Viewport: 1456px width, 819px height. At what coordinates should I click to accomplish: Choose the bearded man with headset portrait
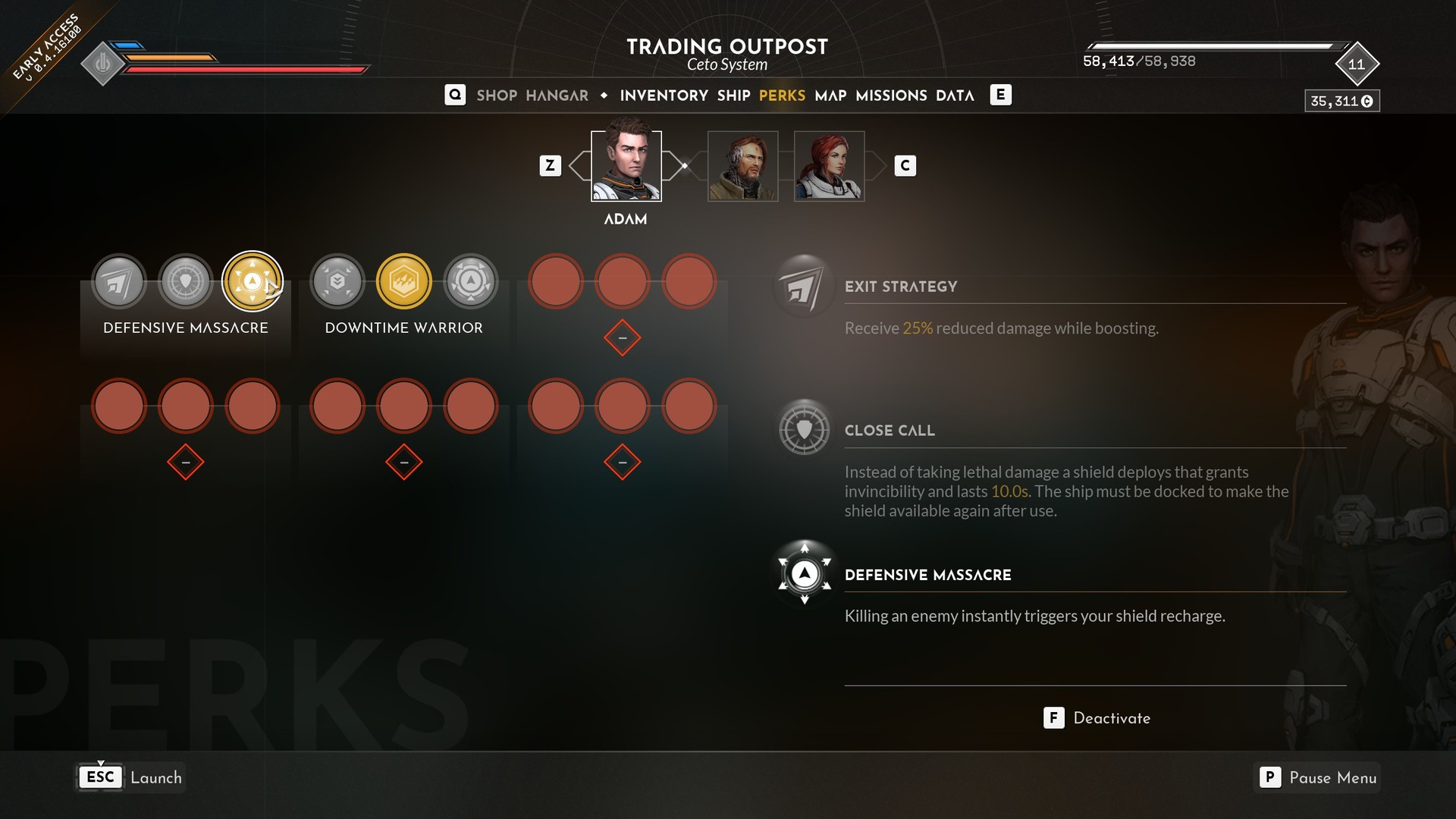coord(742,166)
